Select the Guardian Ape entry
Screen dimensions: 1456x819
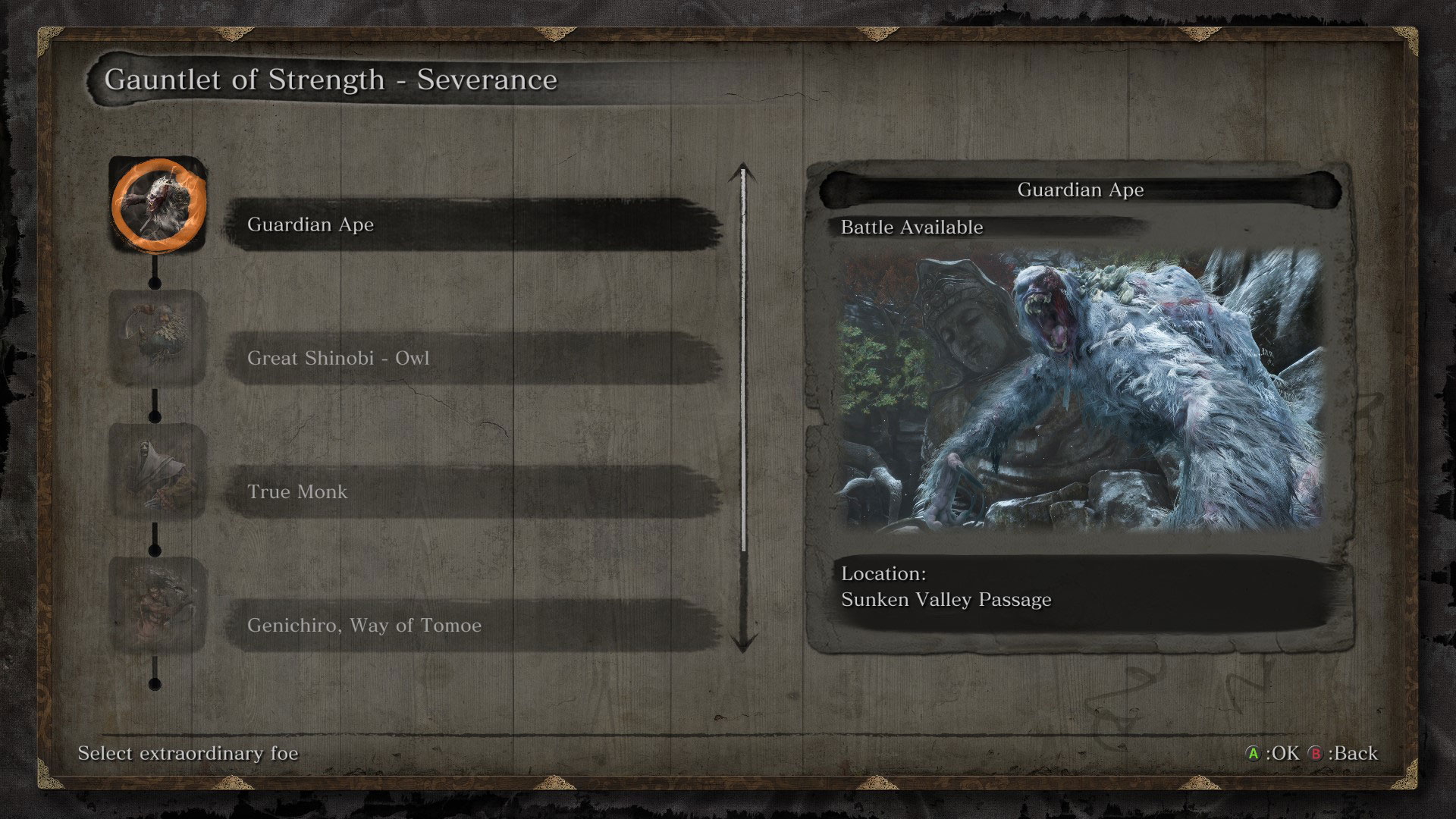[x=472, y=224]
